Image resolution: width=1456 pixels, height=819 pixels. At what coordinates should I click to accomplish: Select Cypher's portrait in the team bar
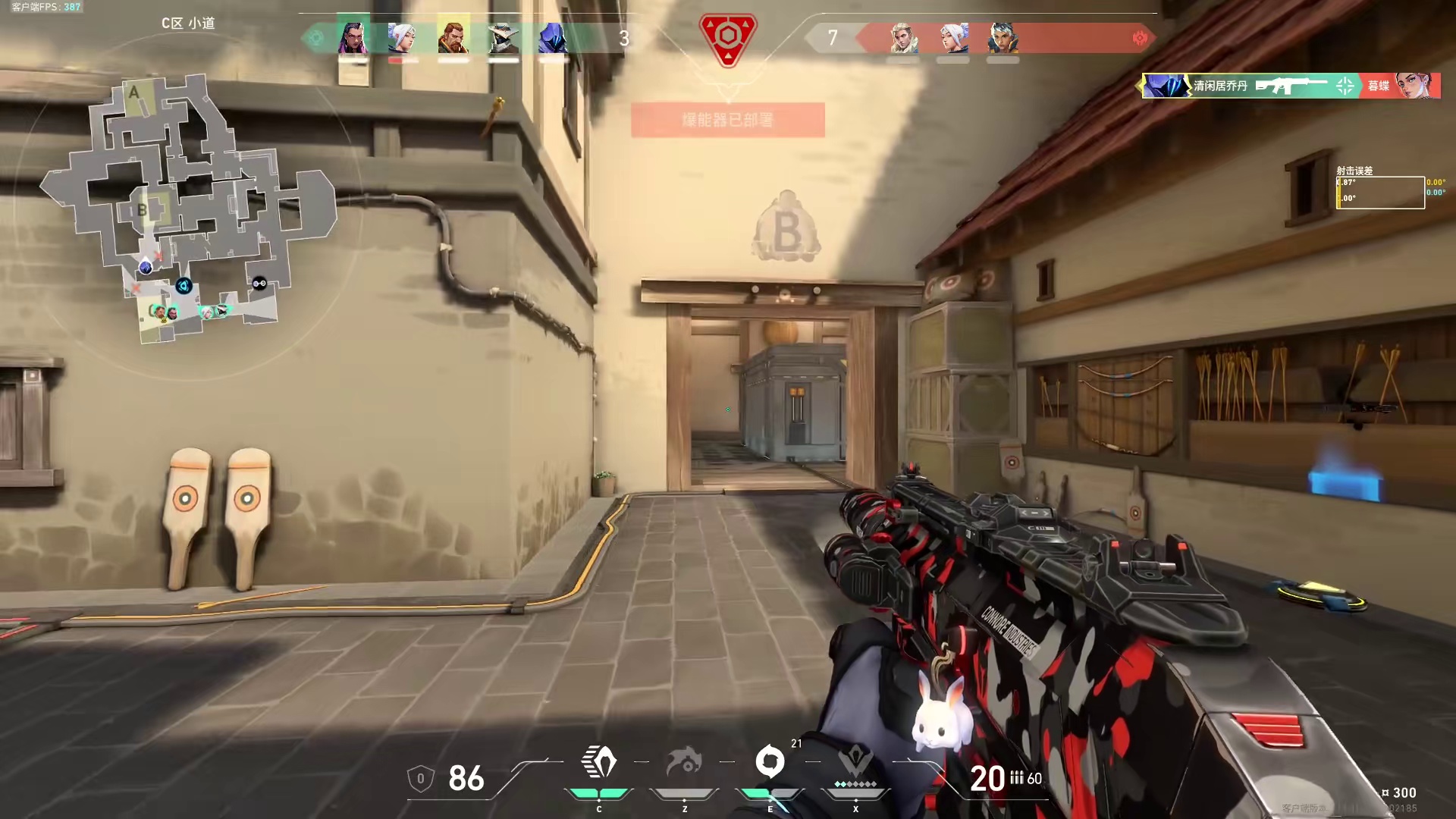tap(503, 37)
